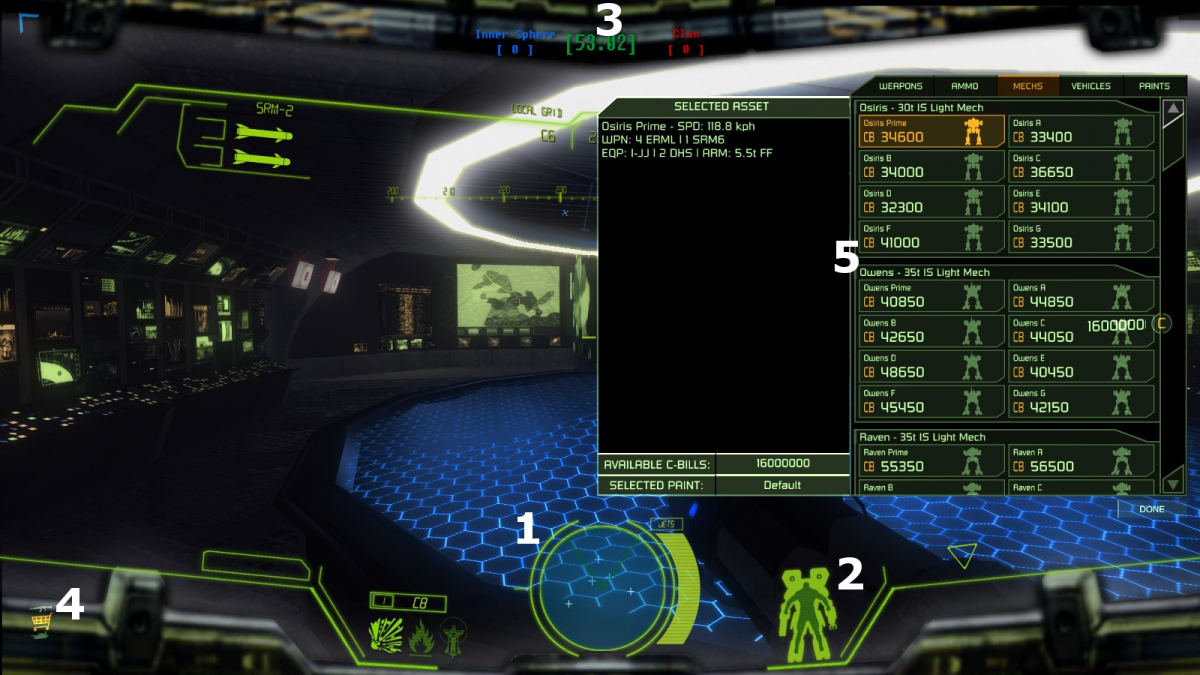Choose Osiris C priced 36650
The height and width of the screenshot is (675, 1200).
(x=1081, y=166)
